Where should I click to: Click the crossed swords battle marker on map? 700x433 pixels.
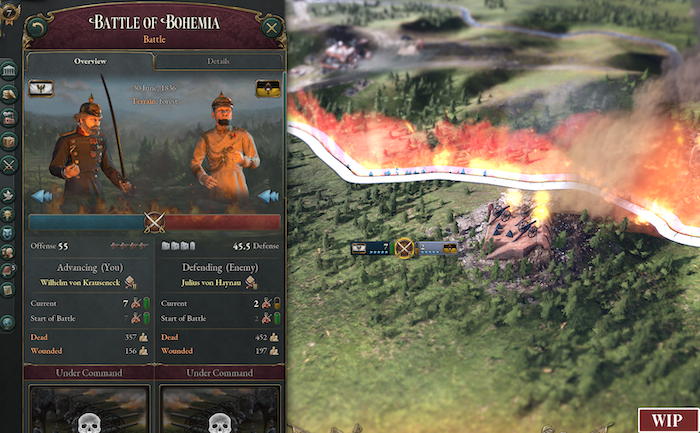click(404, 248)
